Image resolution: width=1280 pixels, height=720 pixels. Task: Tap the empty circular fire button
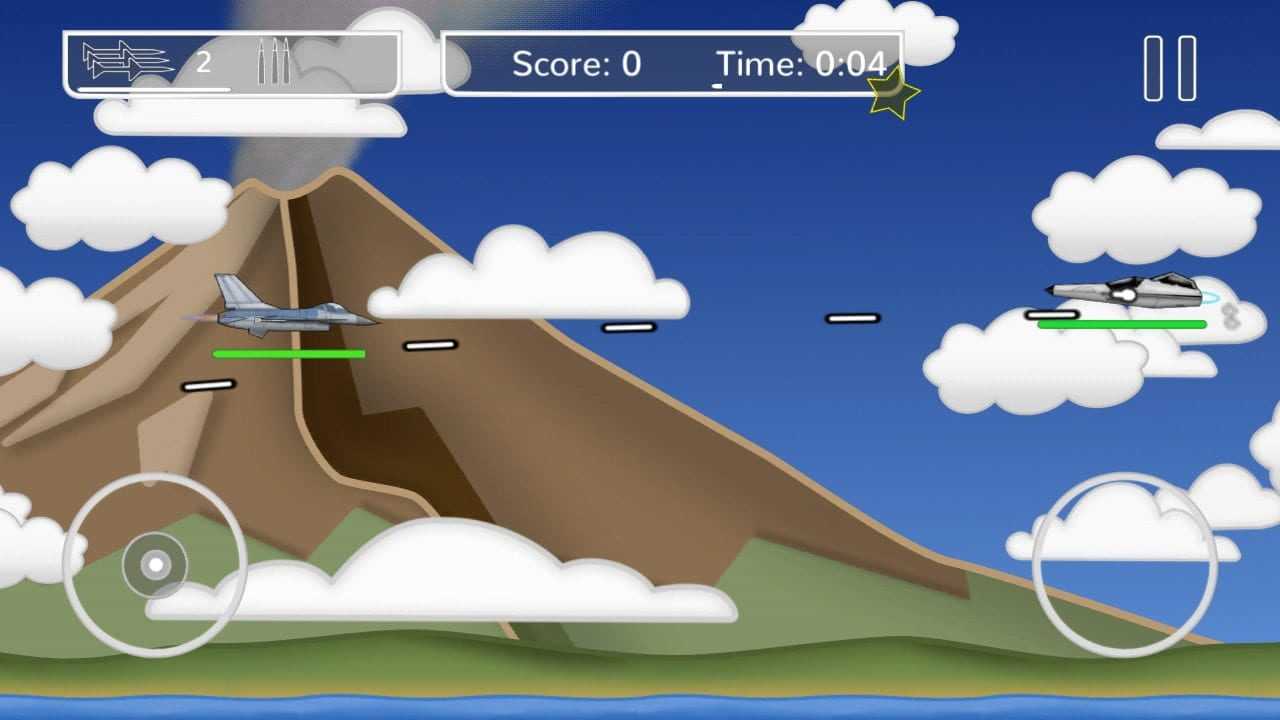click(x=1124, y=565)
